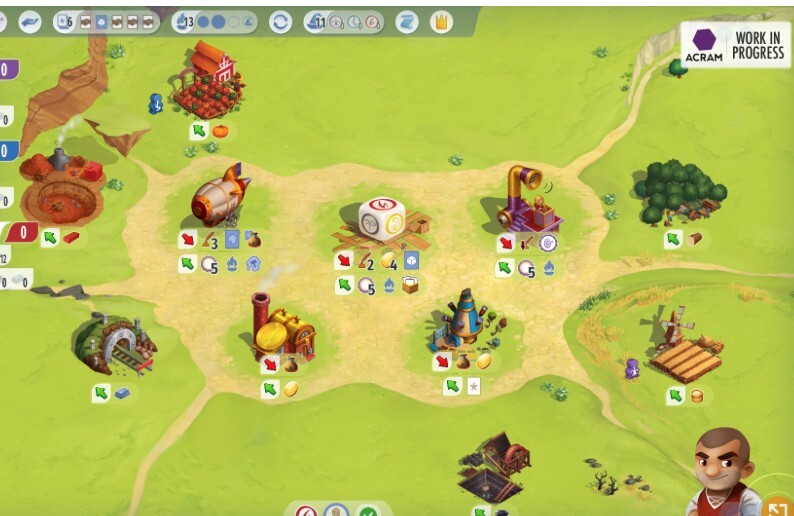The width and height of the screenshot is (794, 516).
Task: Click the circular arrows refresh icon
Action: coord(281,21)
